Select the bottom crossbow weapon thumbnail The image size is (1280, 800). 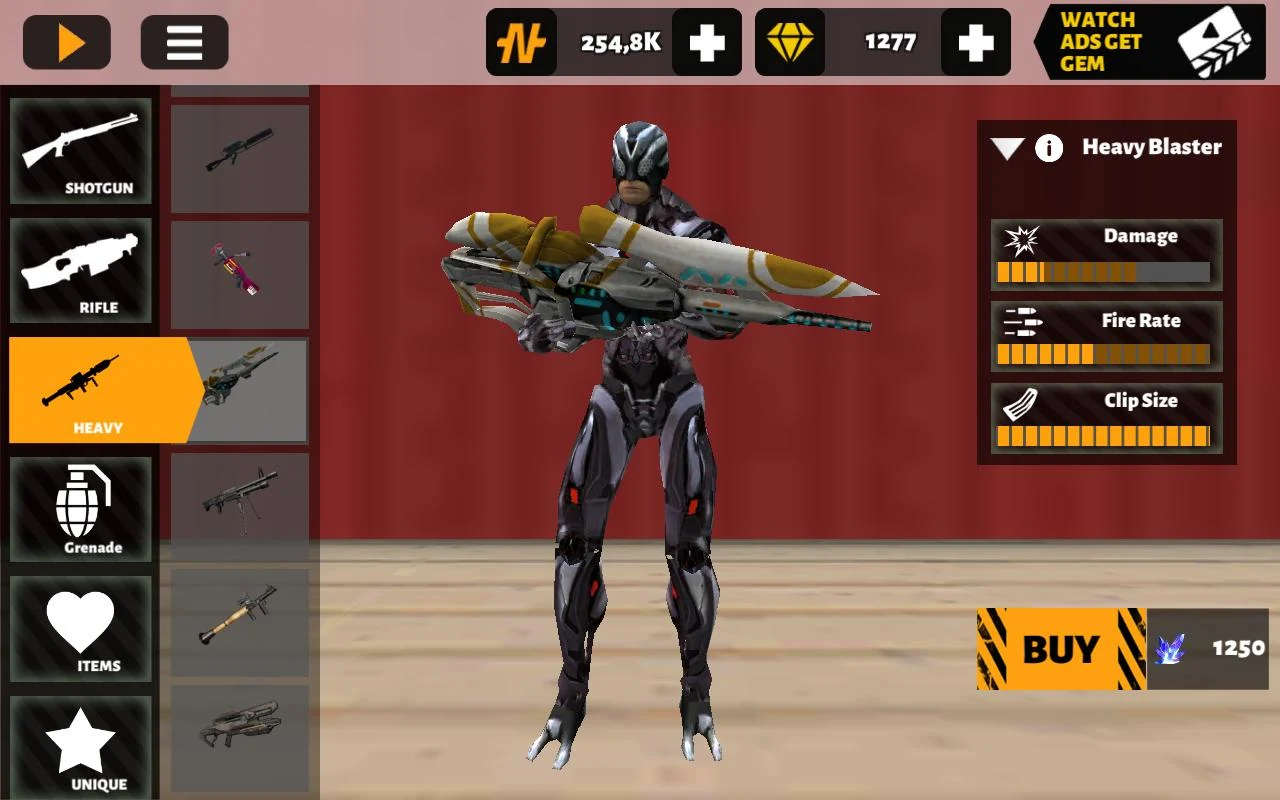(x=240, y=738)
